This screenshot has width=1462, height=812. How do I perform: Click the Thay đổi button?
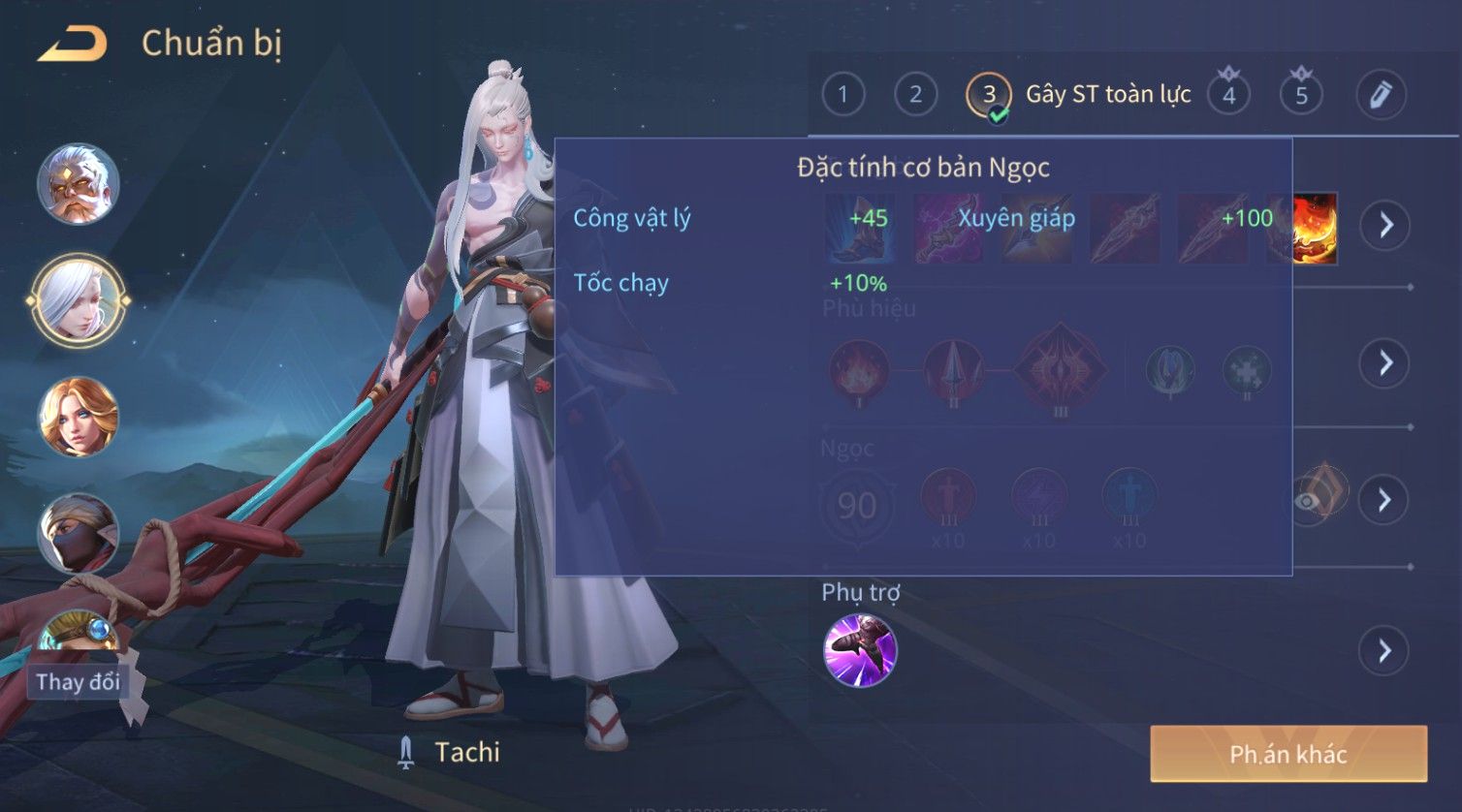click(x=78, y=682)
